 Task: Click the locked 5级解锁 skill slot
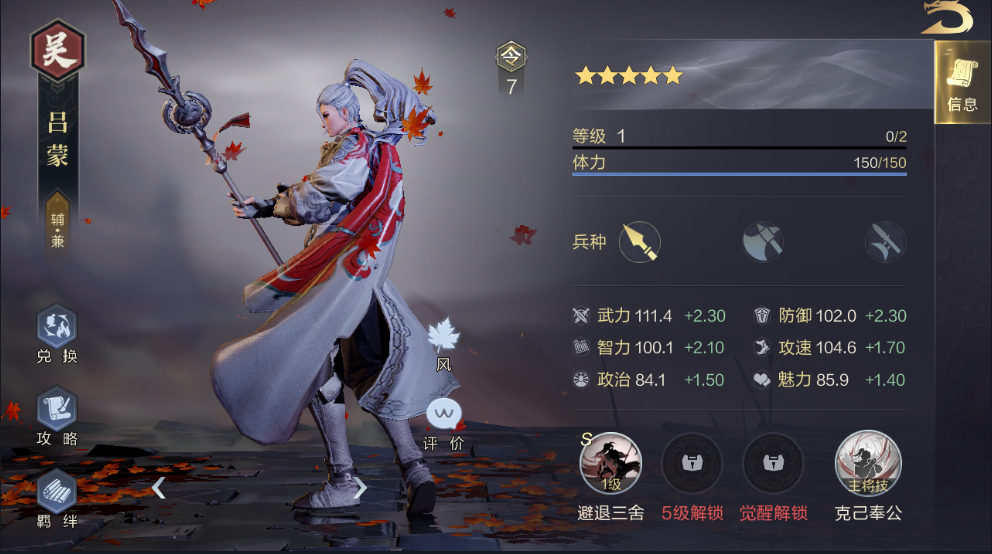click(692, 463)
